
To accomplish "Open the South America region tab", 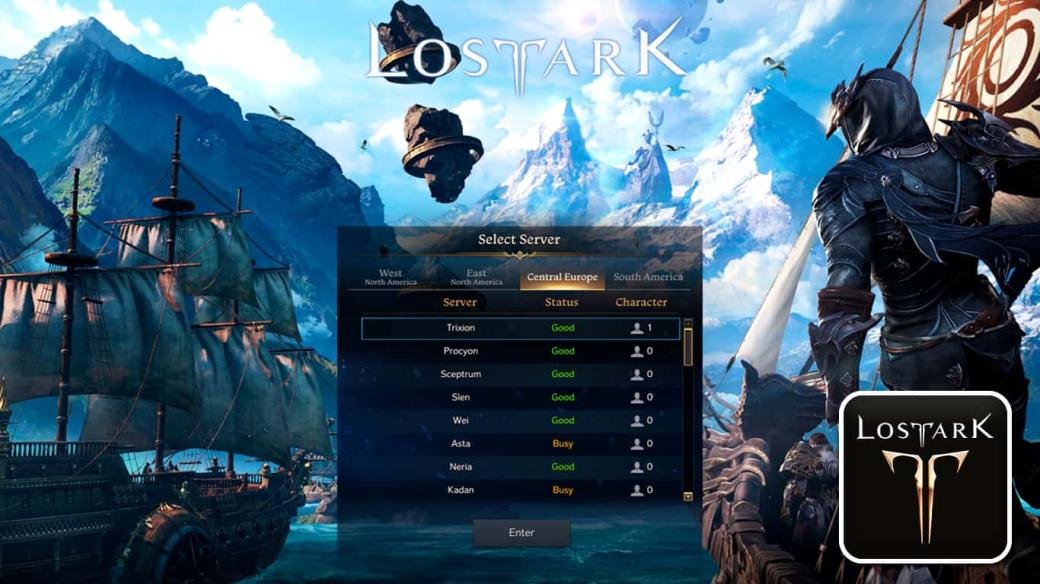I will tap(648, 277).
